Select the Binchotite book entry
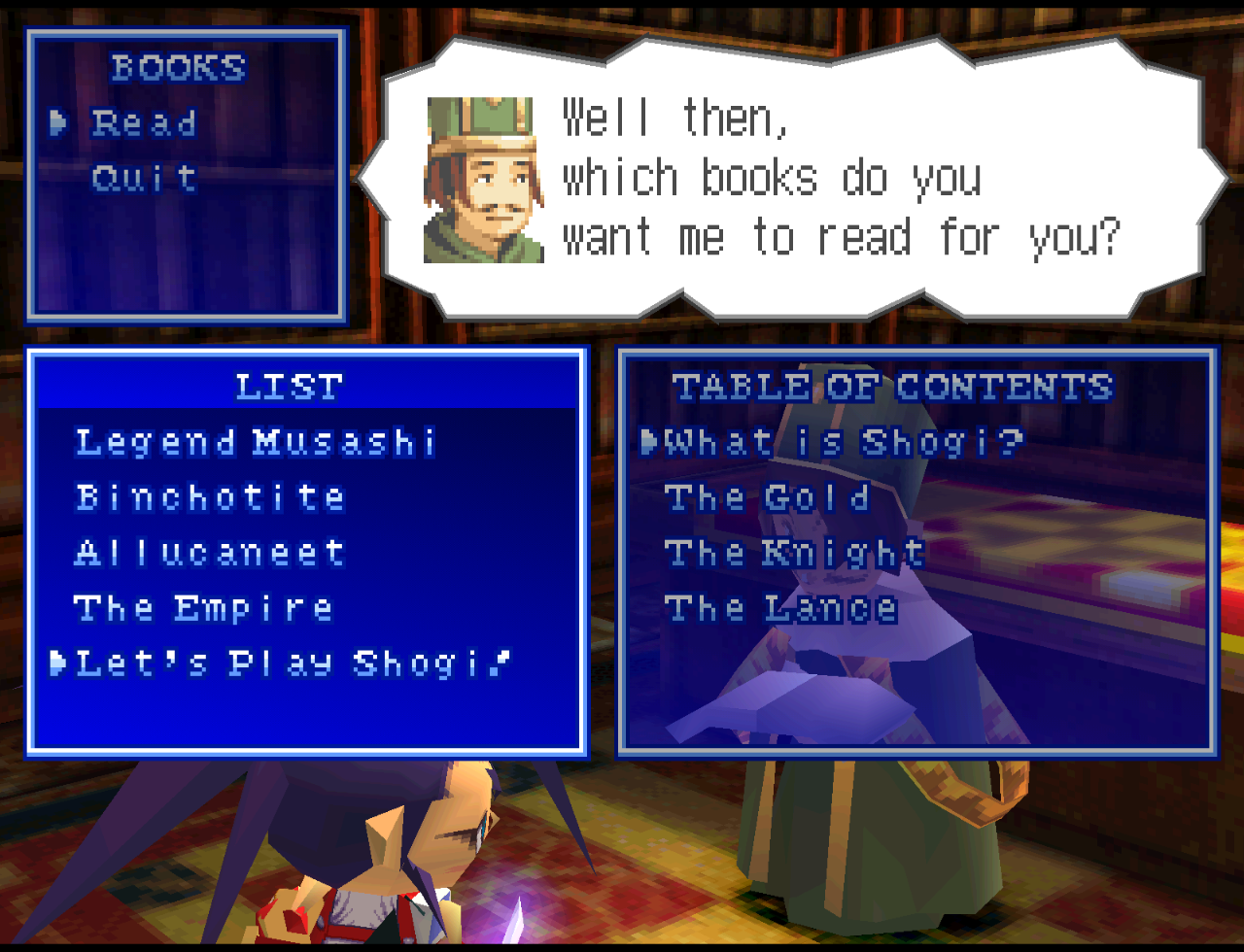This screenshot has width=1244, height=952. [210, 498]
